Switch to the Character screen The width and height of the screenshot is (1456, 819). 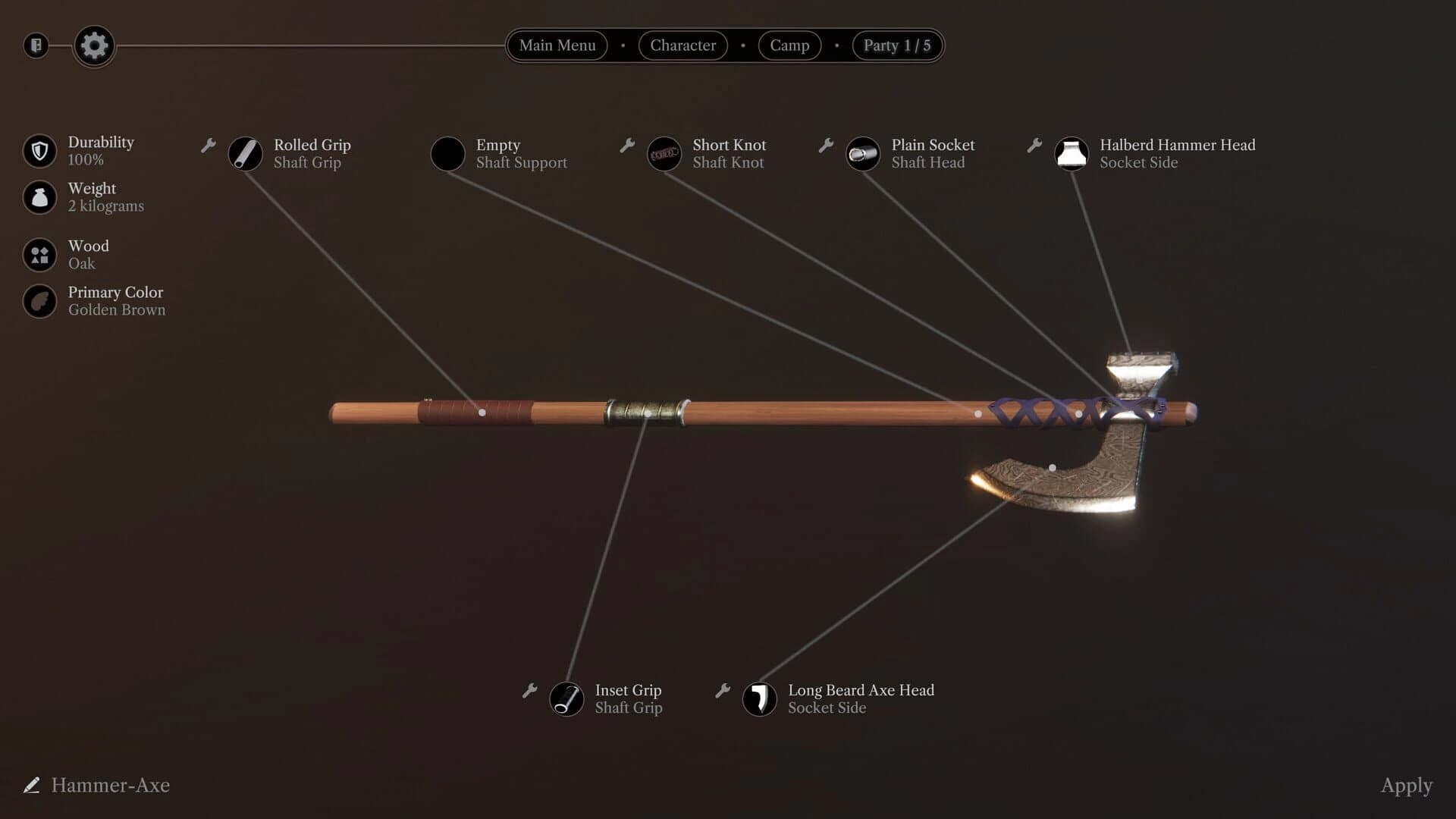click(682, 45)
